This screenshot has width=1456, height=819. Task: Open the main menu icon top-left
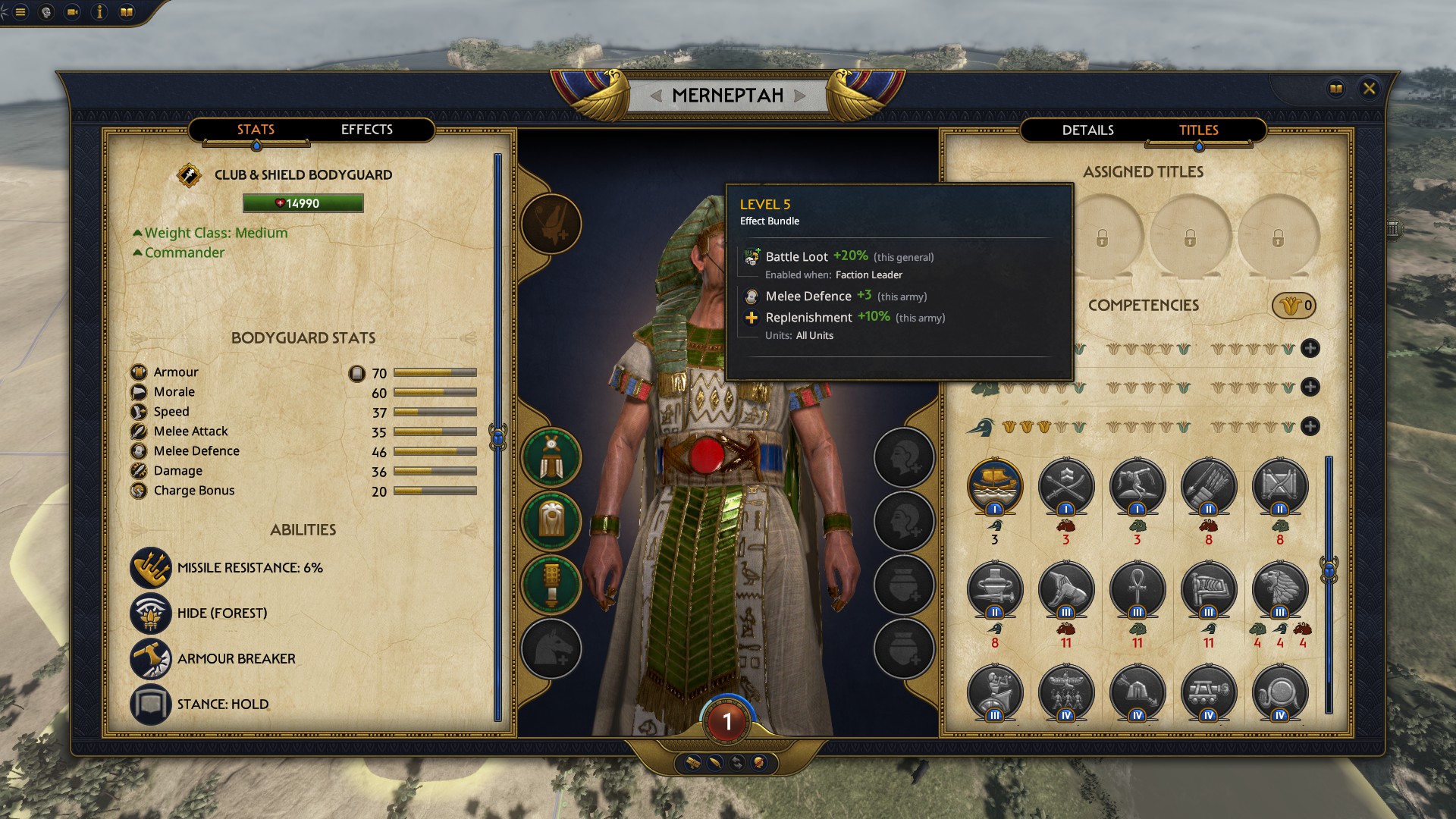[x=20, y=11]
